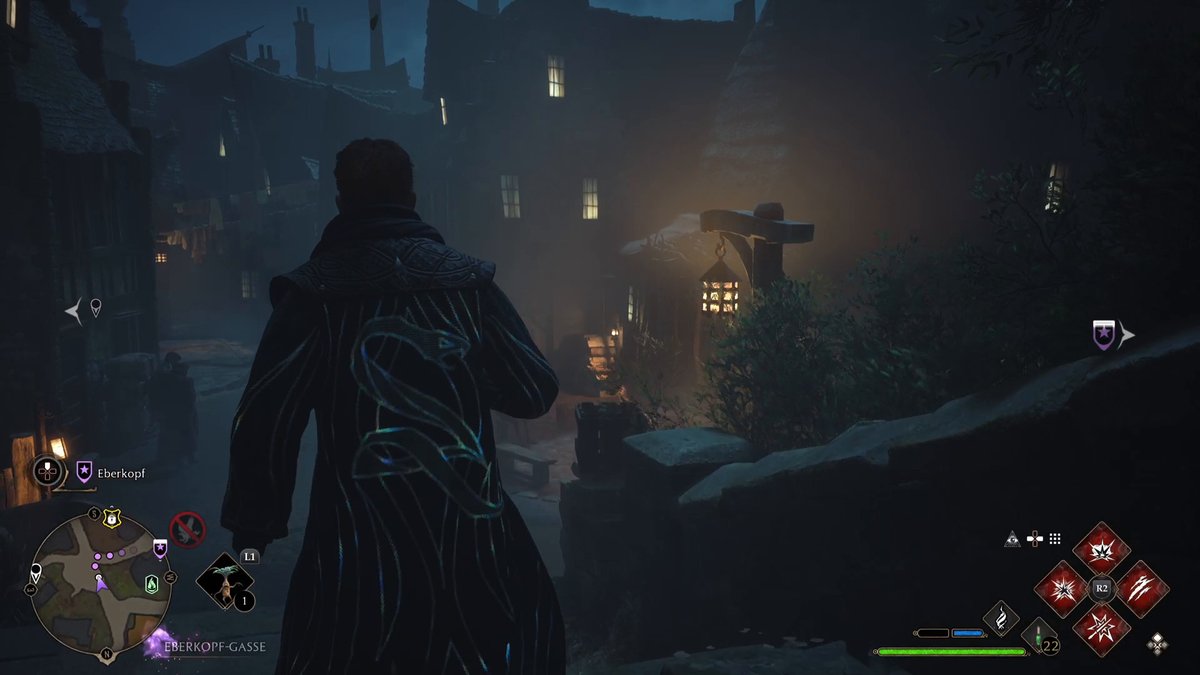The height and width of the screenshot is (675, 1200).
Task: Select the Eberkopf quest tracker shield
Action: tap(84, 472)
